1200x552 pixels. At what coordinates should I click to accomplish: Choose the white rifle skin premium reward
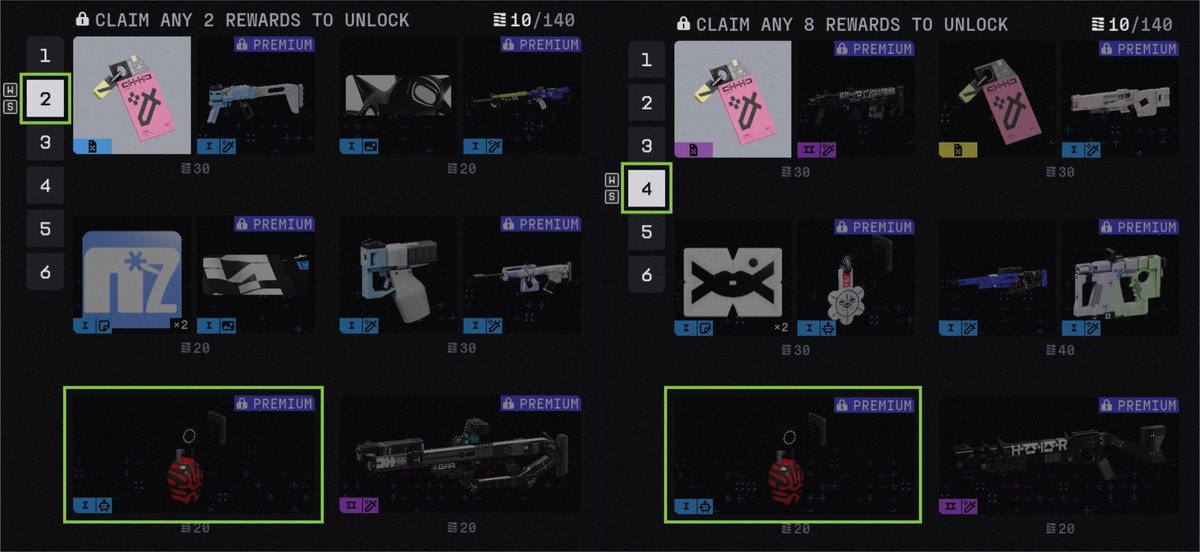coord(1121,98)
